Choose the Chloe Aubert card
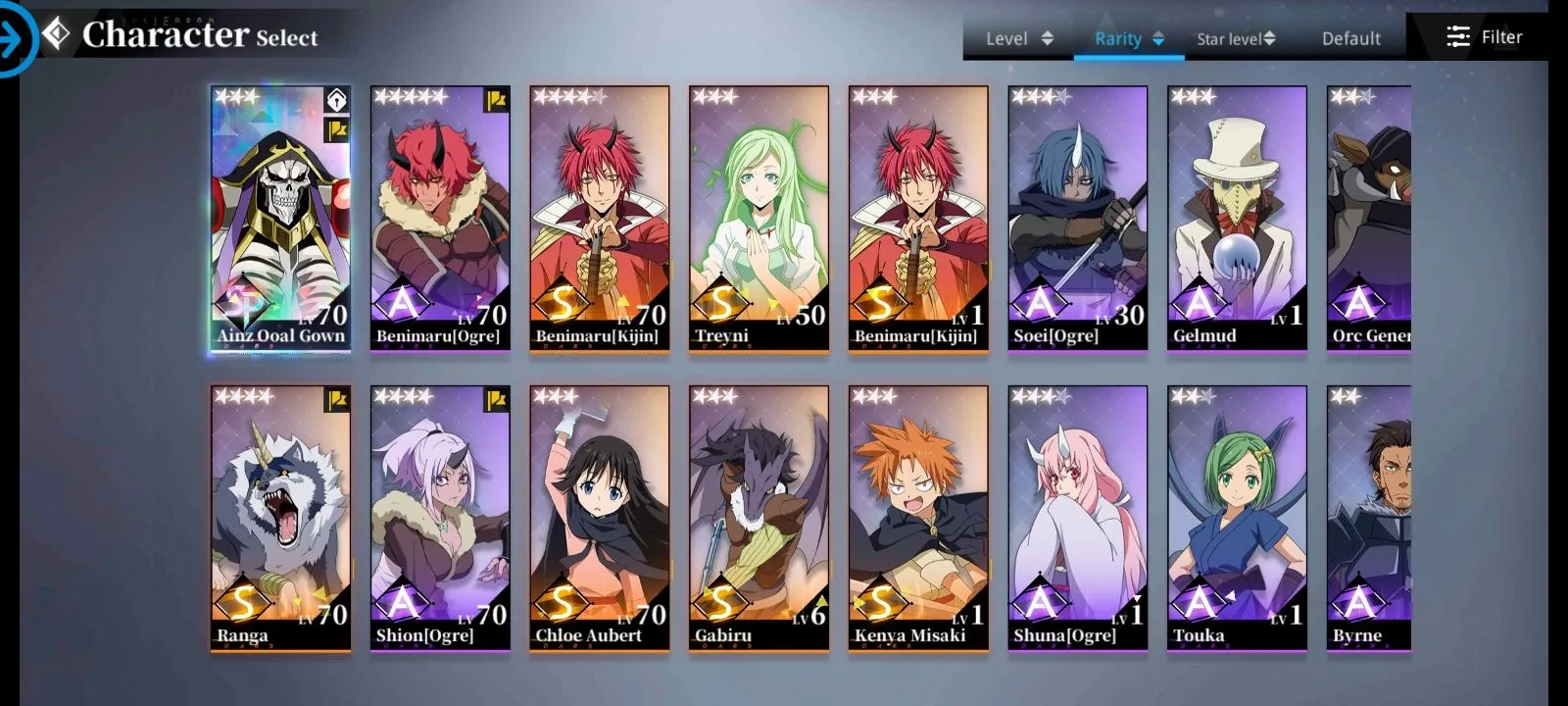Screen dimensions: 1568x706 [600, 518]
